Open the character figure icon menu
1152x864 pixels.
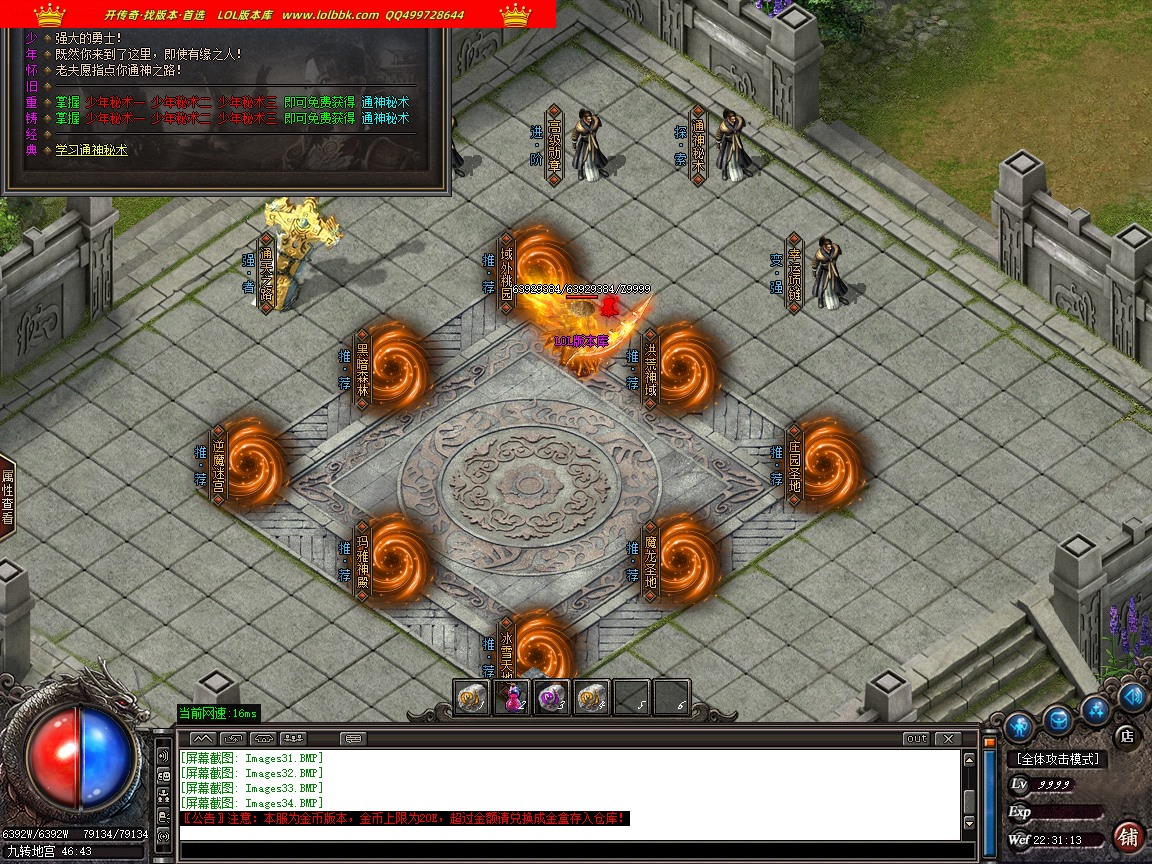pos(1019,724)
